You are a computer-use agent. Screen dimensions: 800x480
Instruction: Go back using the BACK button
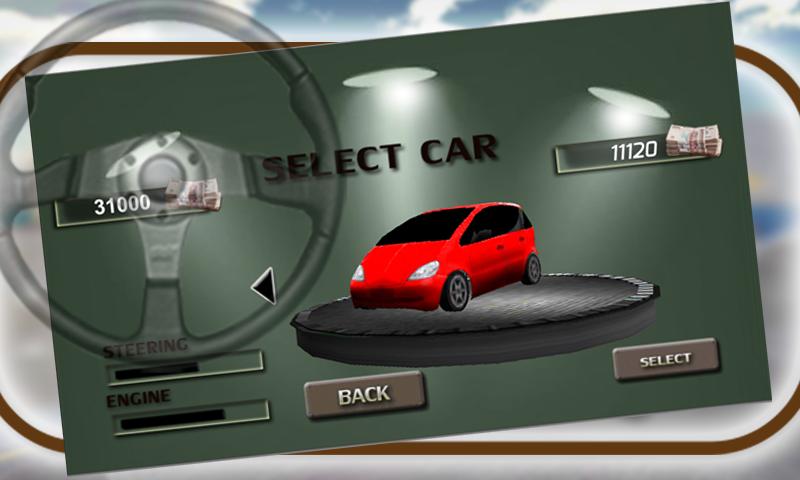[x=364, y=394]
